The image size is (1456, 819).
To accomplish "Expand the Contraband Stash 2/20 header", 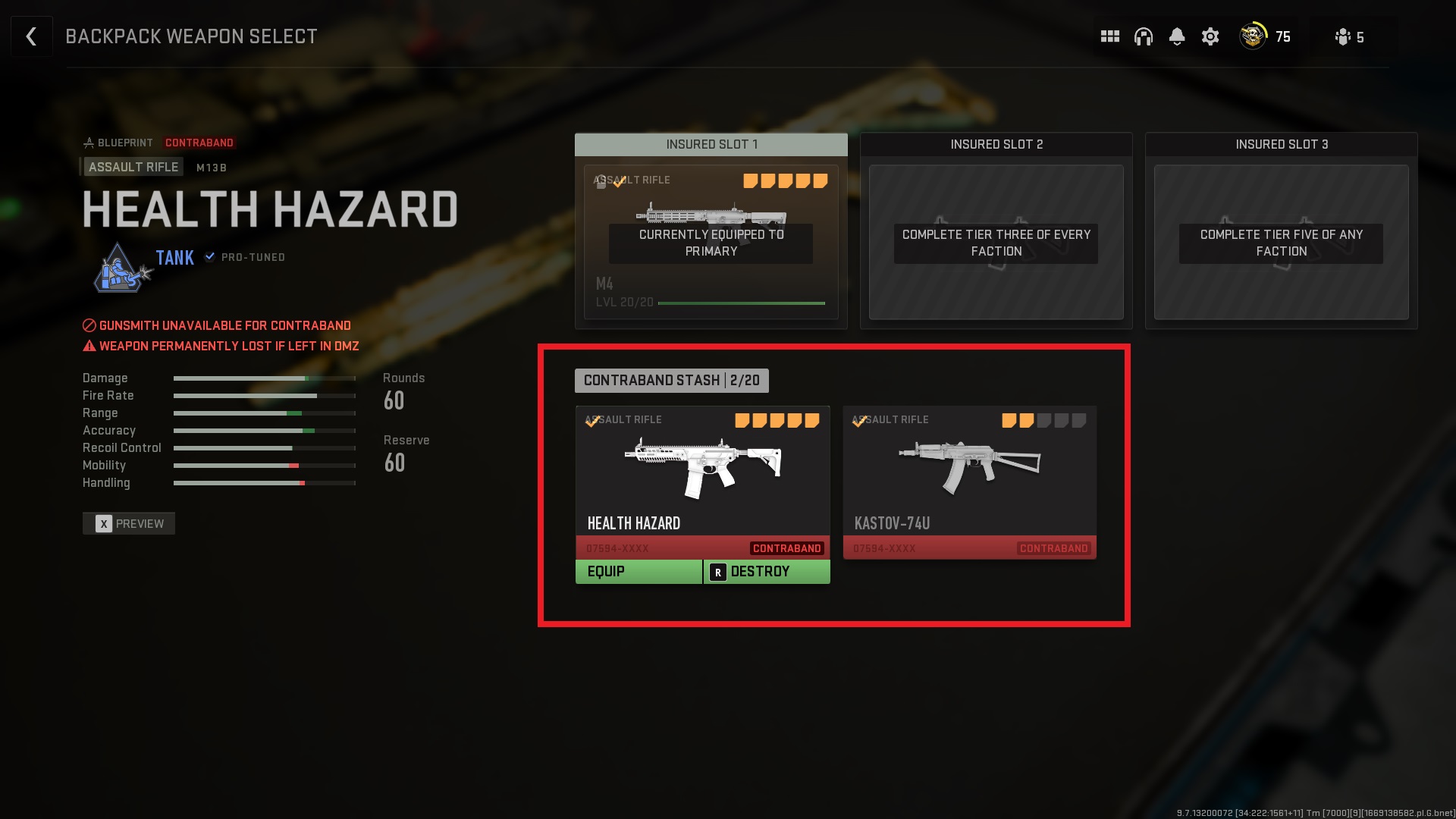I will click(x=672, y=380).
